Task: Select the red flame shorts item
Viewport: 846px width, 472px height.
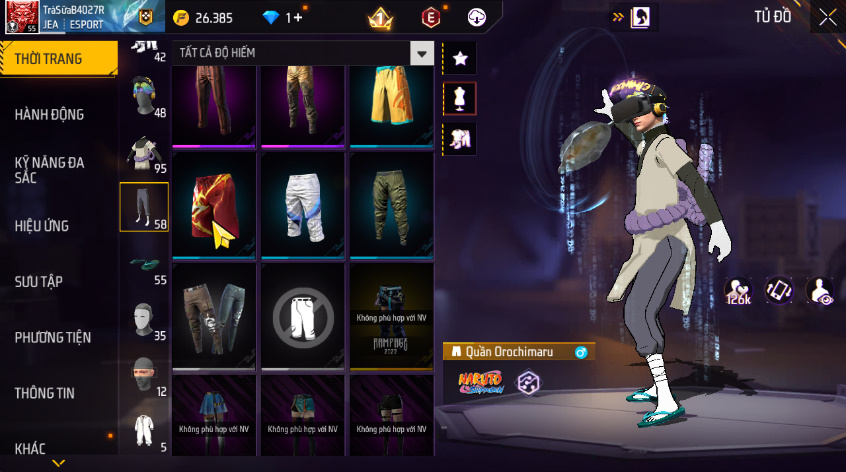Action: coord(215,204)
